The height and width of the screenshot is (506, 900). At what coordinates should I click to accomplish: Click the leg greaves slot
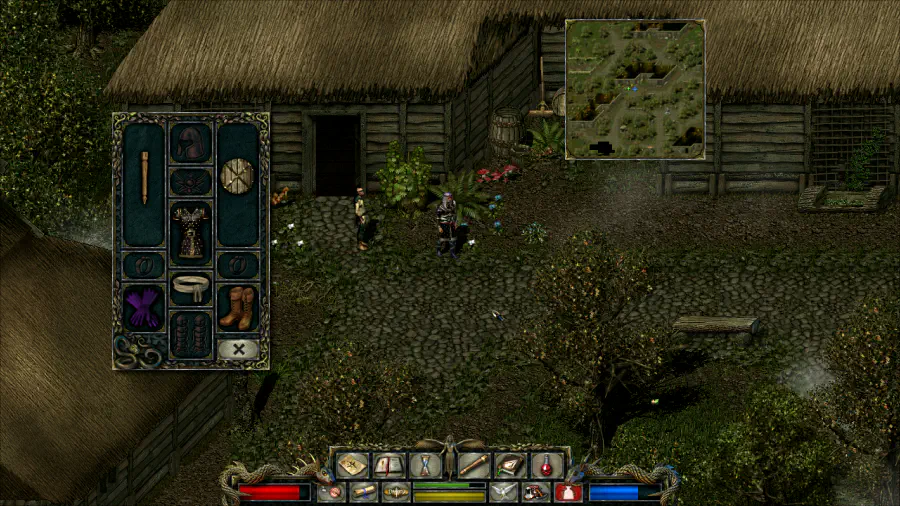(190, 334)
